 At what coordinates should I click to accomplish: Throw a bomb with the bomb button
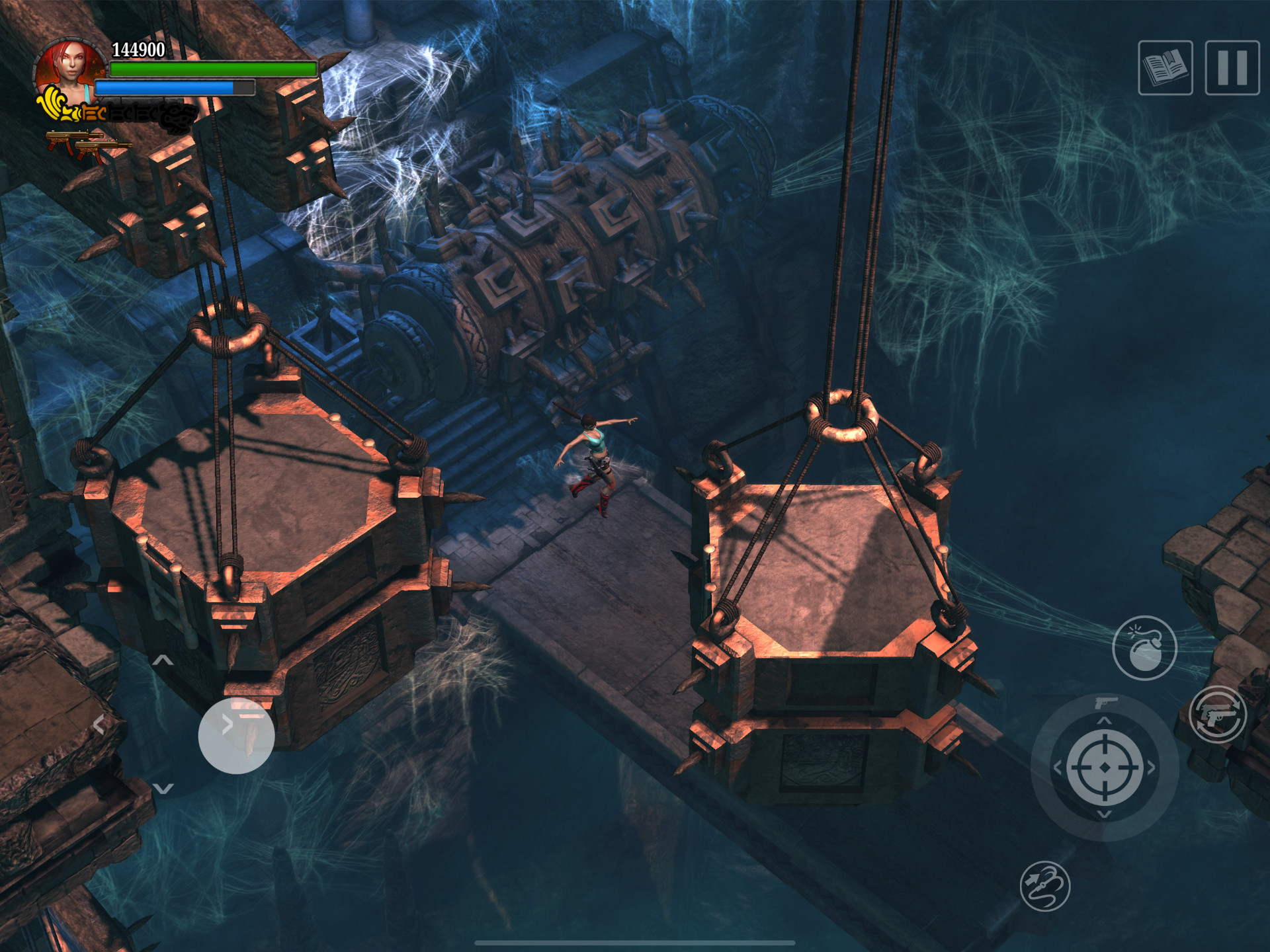click(1144, 648)
